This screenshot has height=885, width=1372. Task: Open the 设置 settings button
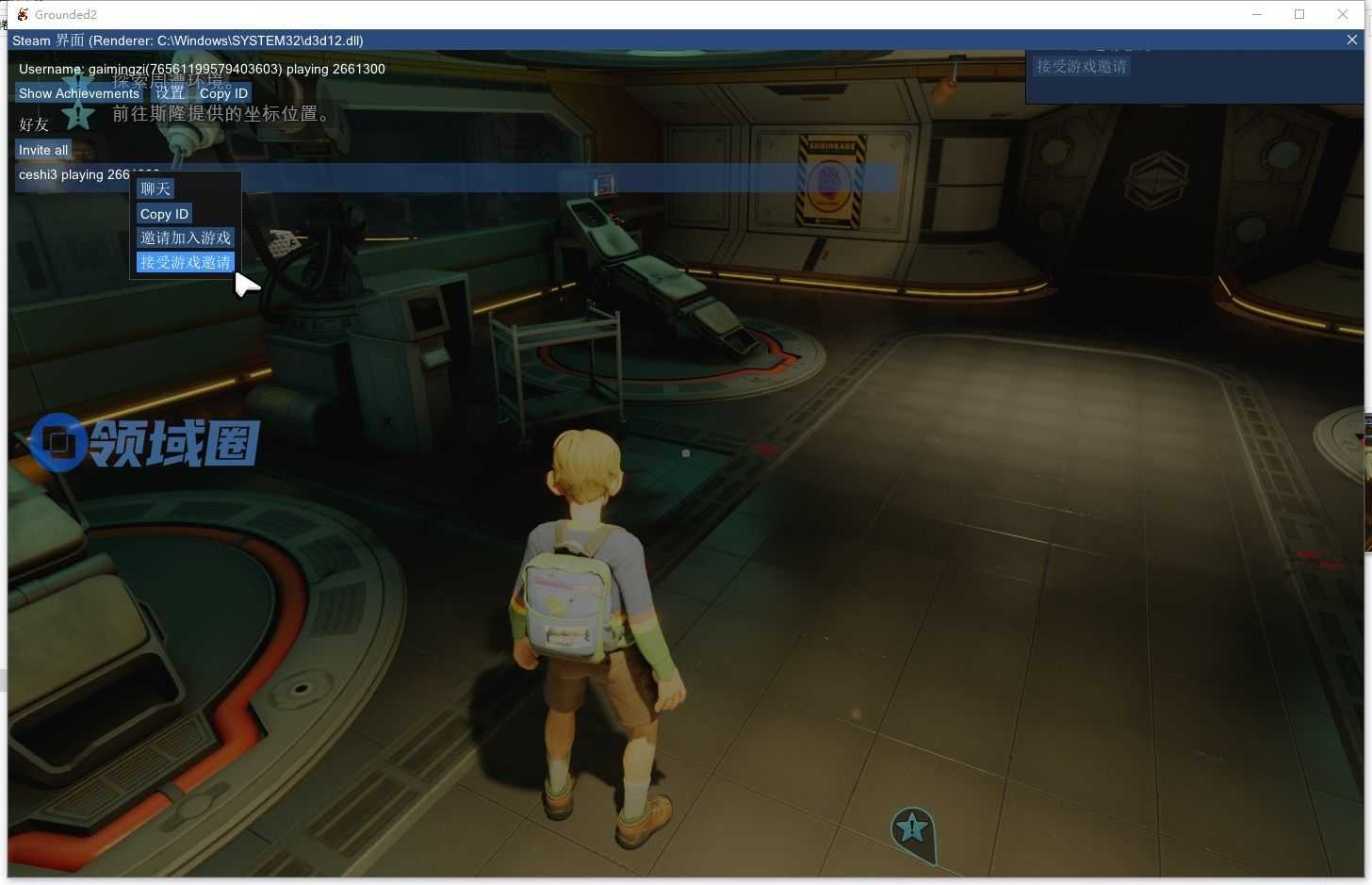(x=170, y=93)
